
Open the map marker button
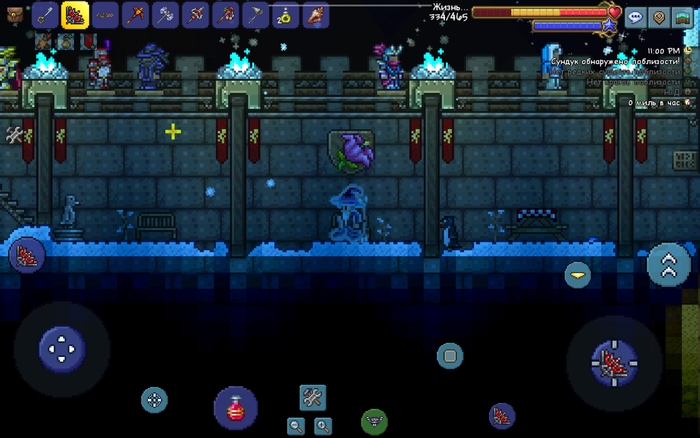658,17
